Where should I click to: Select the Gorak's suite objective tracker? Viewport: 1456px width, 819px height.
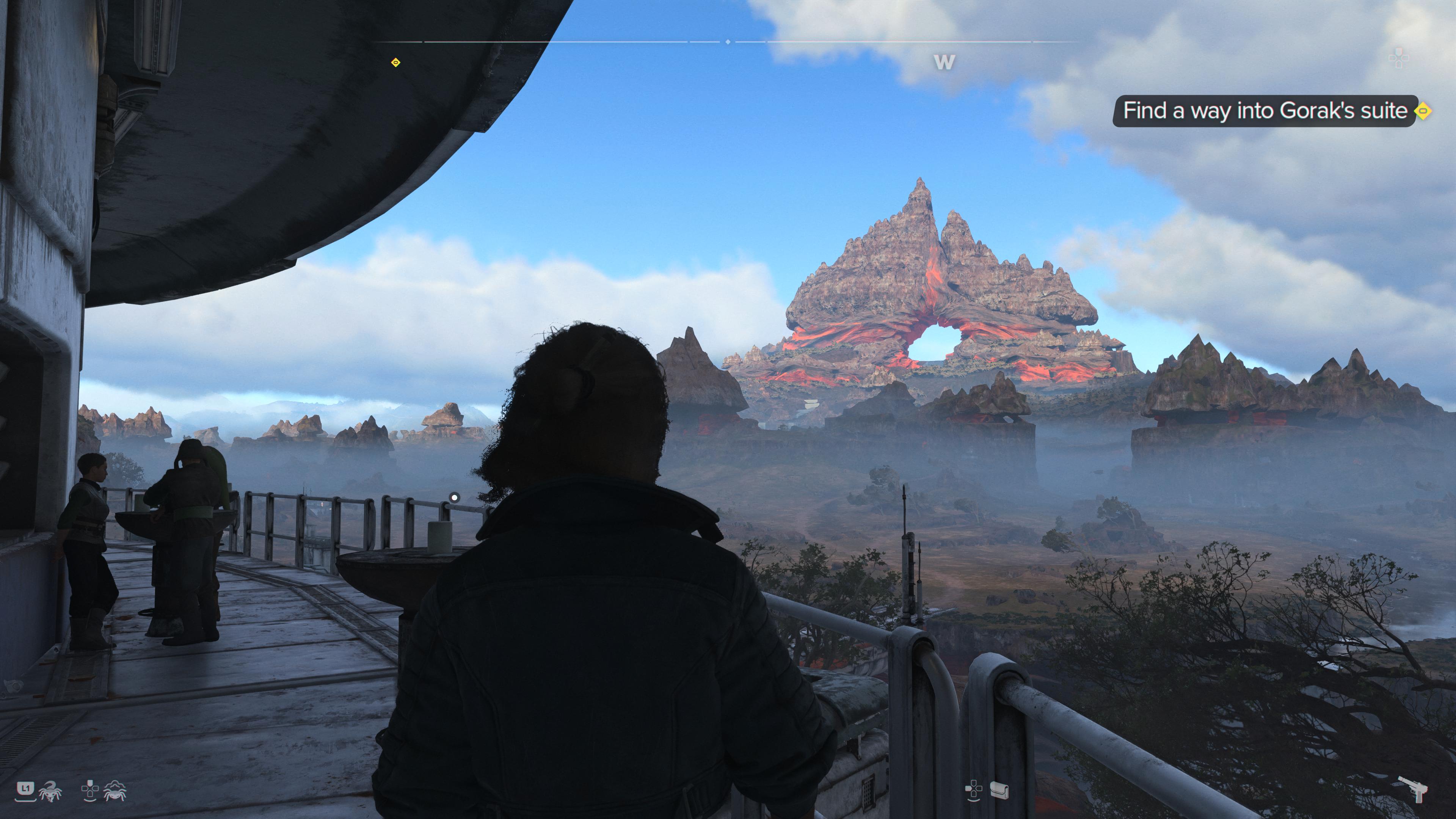coord(1265,111)
